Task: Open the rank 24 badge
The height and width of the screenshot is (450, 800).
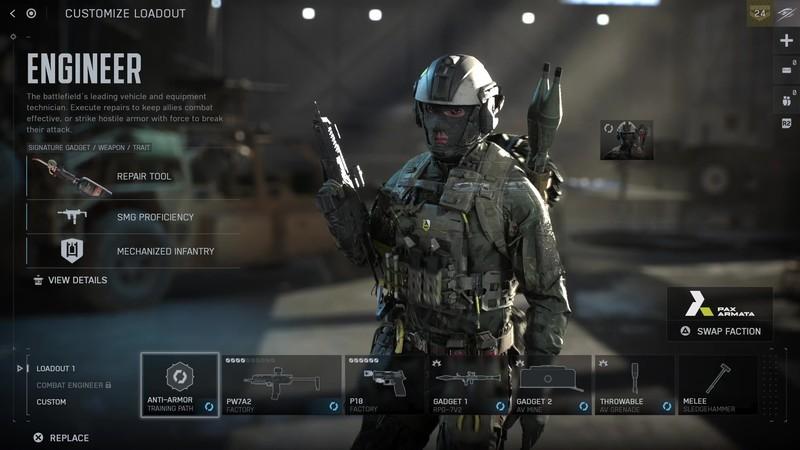Action: [759, 13]
